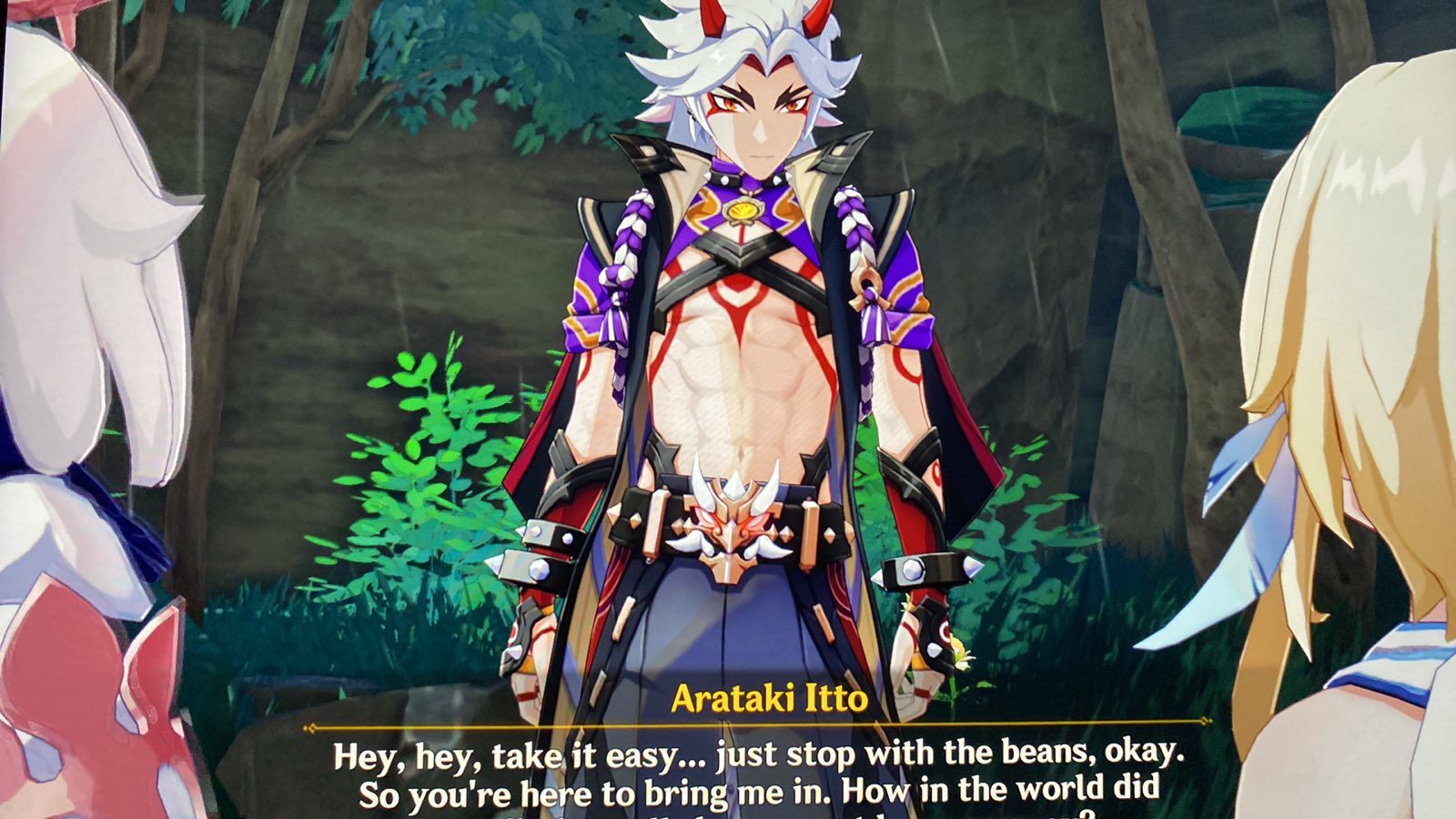The image size is (1456, 819).
Task: Click the gold medallion pendant on Itto's chest
Action: (744, 207)
